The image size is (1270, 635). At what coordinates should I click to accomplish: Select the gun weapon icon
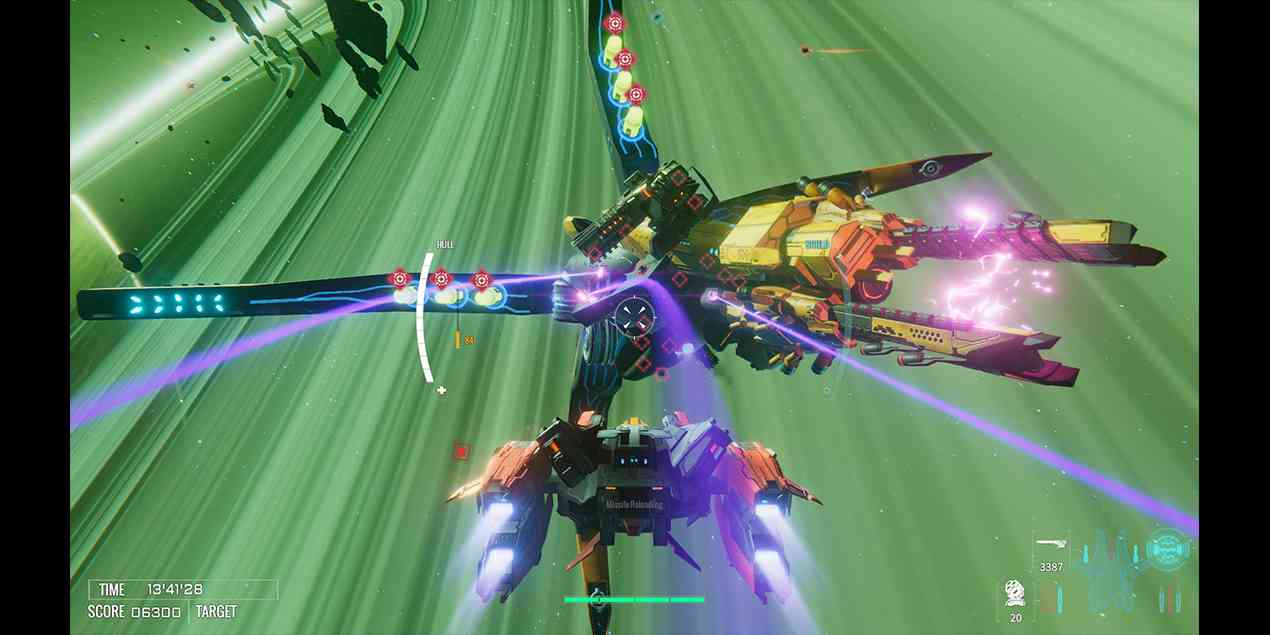(x=1050, y=545)
